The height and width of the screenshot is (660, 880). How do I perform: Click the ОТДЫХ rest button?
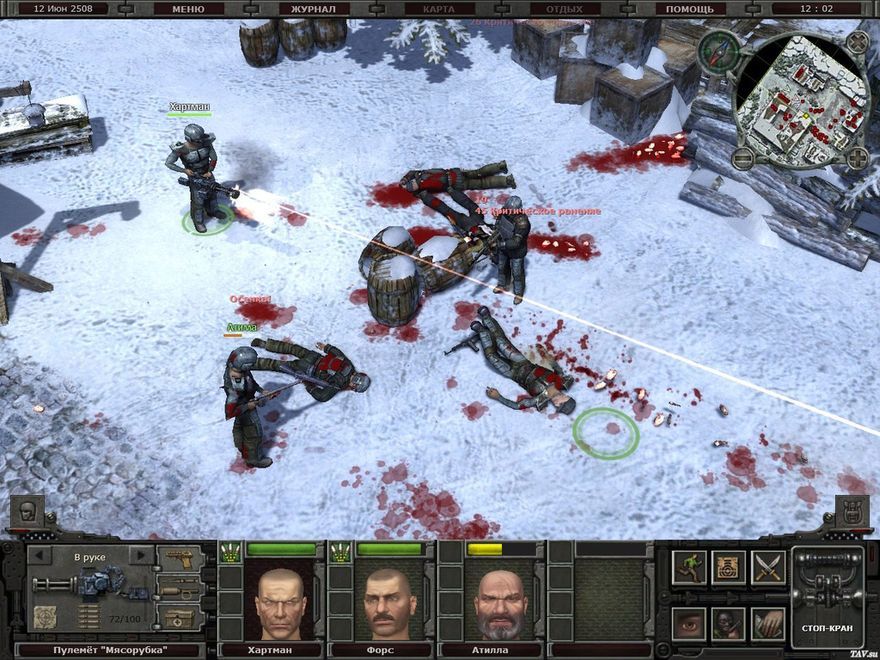[x=564, y=9]
